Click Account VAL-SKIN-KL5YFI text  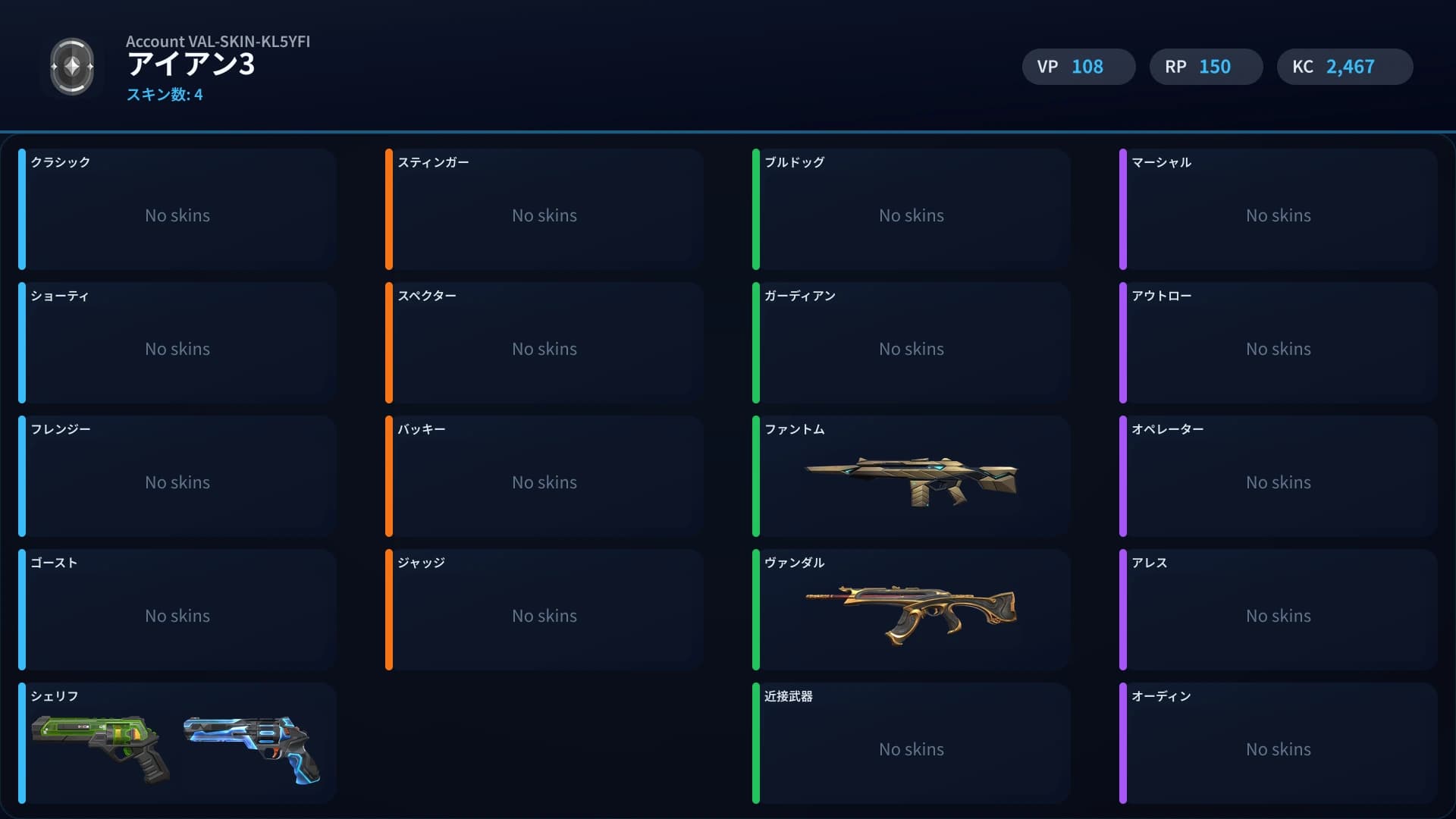[x=220, y=42]
